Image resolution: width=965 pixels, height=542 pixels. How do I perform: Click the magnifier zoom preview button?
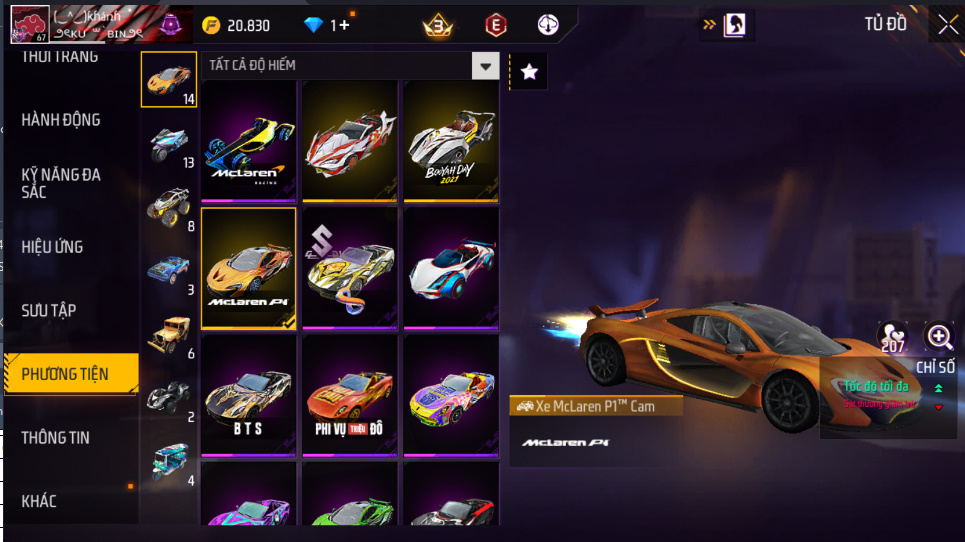pos(939,336)
